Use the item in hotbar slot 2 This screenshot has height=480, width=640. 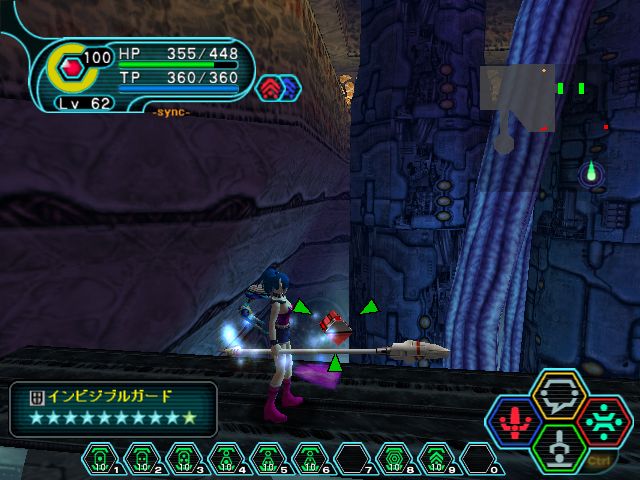[141, 459]
